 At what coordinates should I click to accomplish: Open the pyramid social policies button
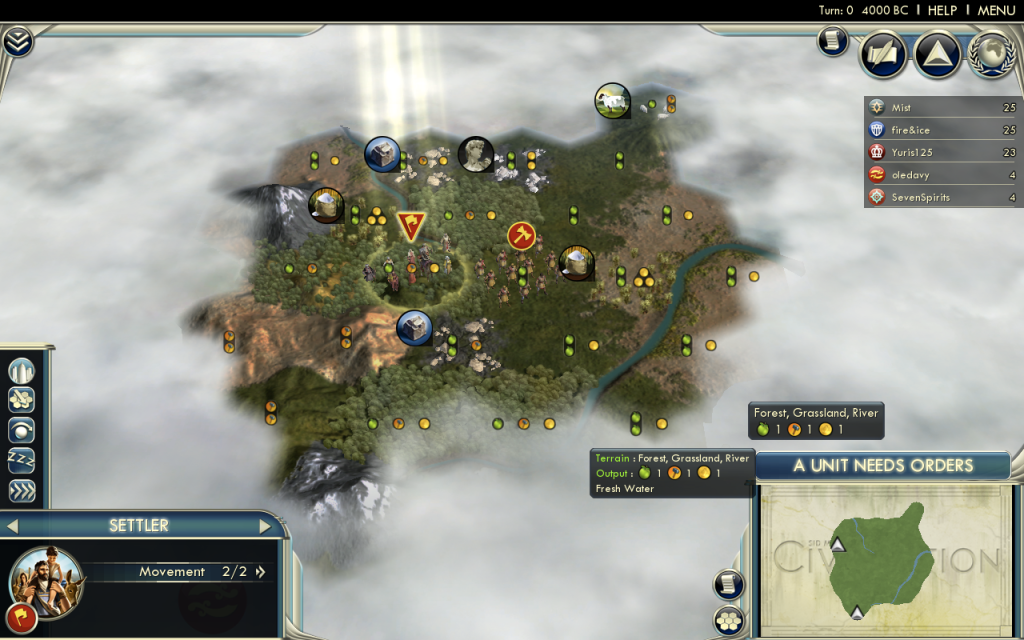coord(937,54)
